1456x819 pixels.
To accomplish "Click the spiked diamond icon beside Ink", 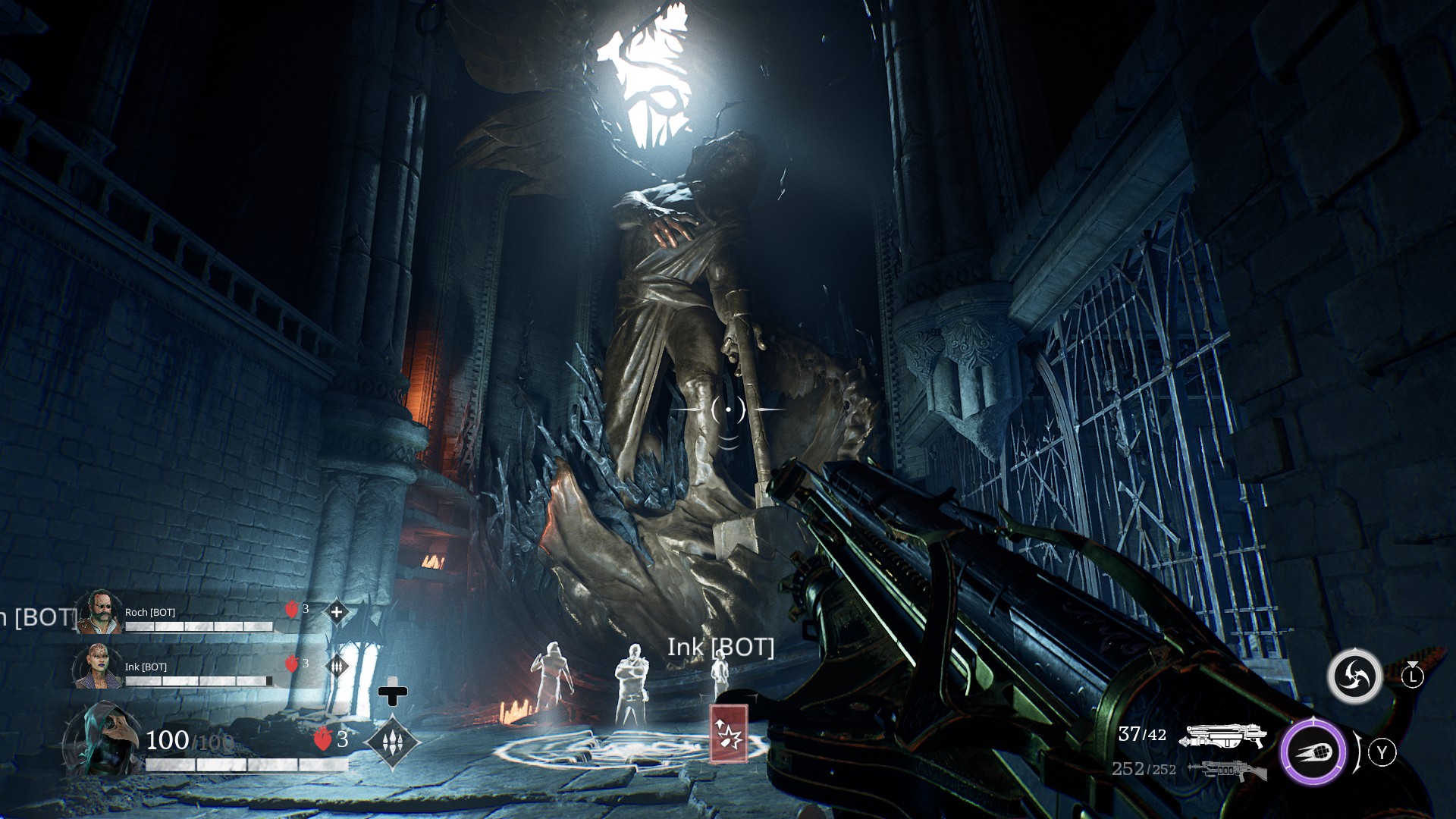I will click(337, 666).
